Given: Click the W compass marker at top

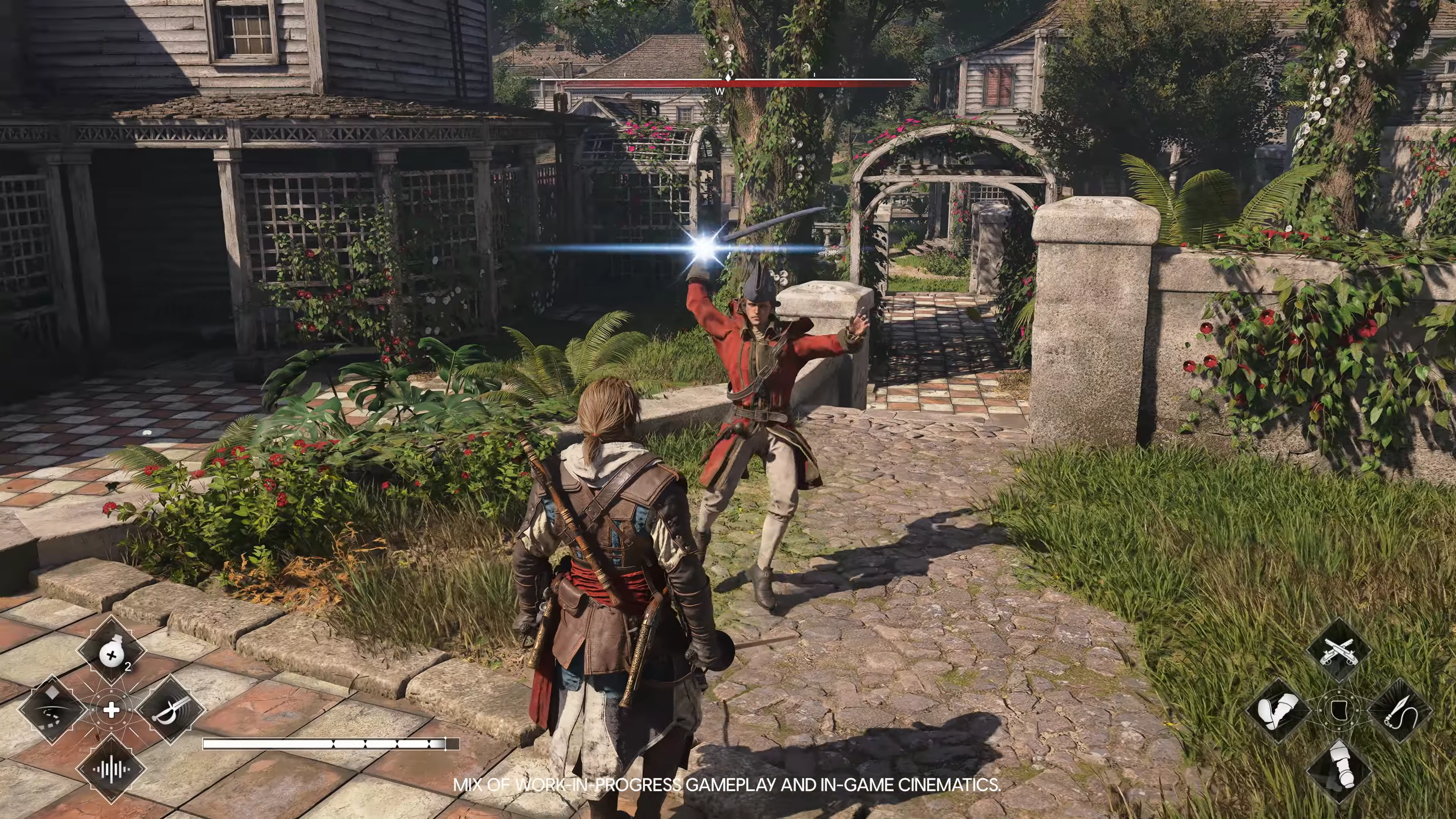Looking at the screenshot, I should tap(720, 91).
